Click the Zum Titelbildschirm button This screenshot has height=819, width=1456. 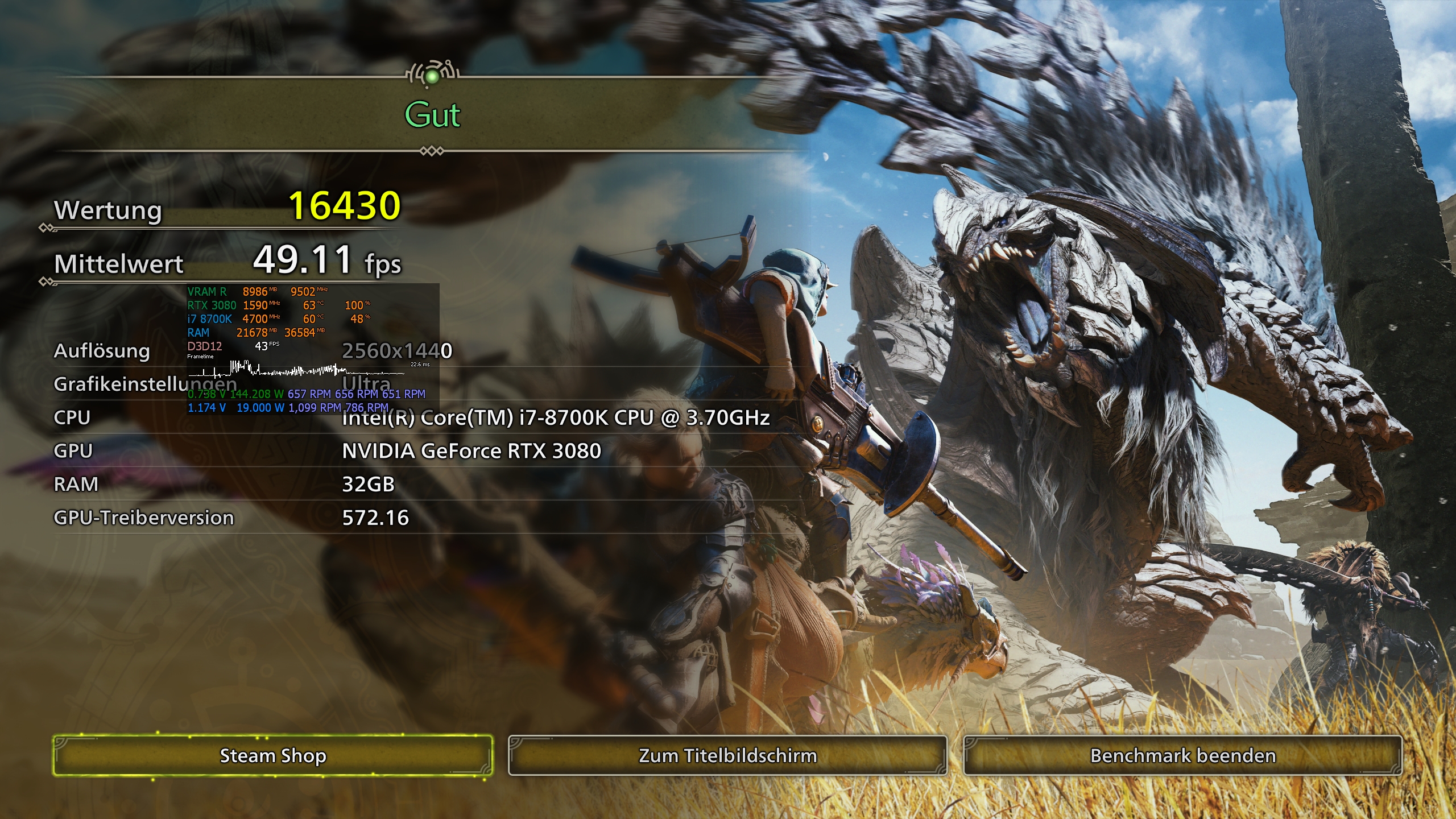(x=727, y=755)
